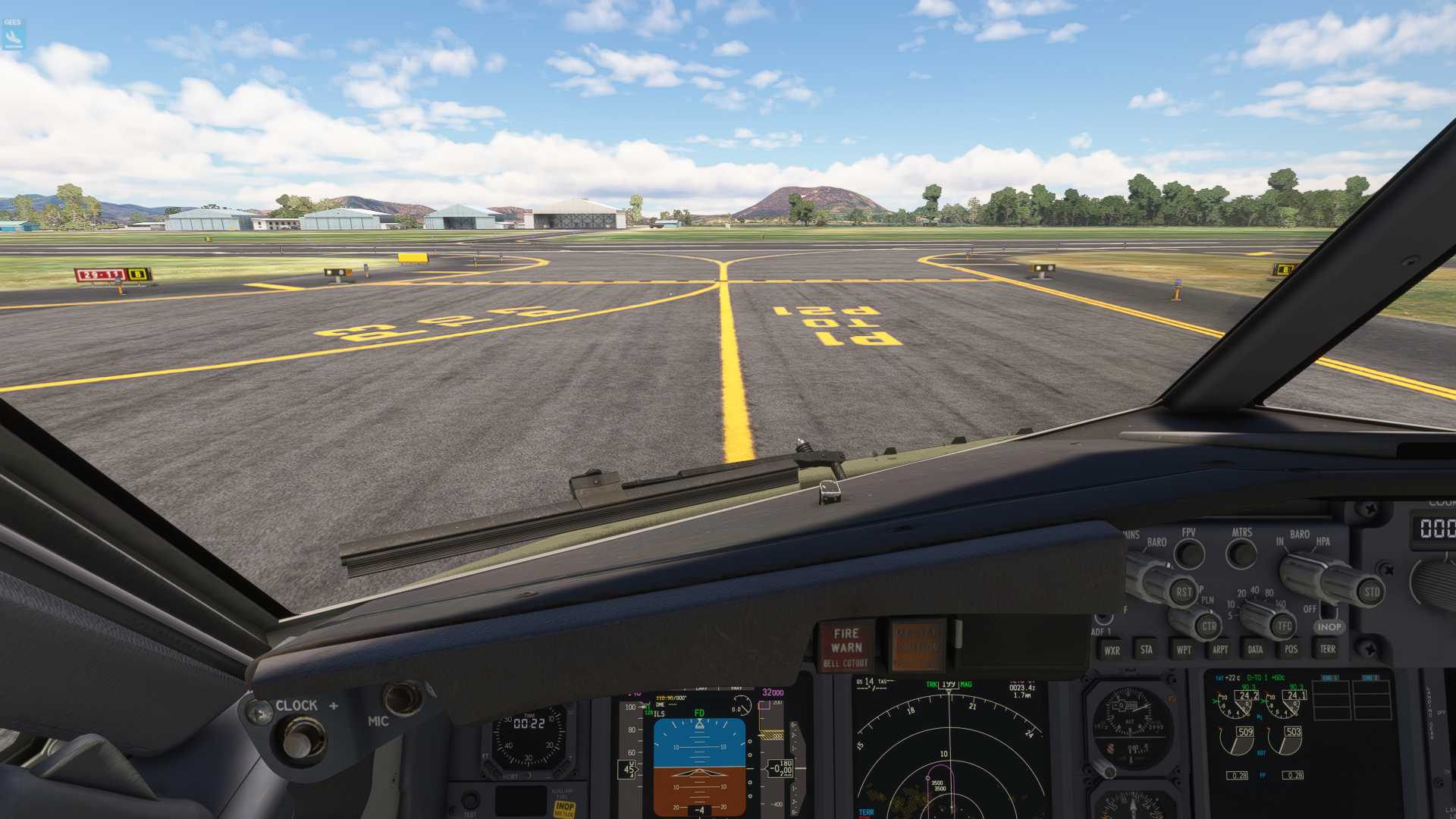Show waypoints with the WPT button
The width and height of the screenshot is (1456, 819).
point(1183,650)
